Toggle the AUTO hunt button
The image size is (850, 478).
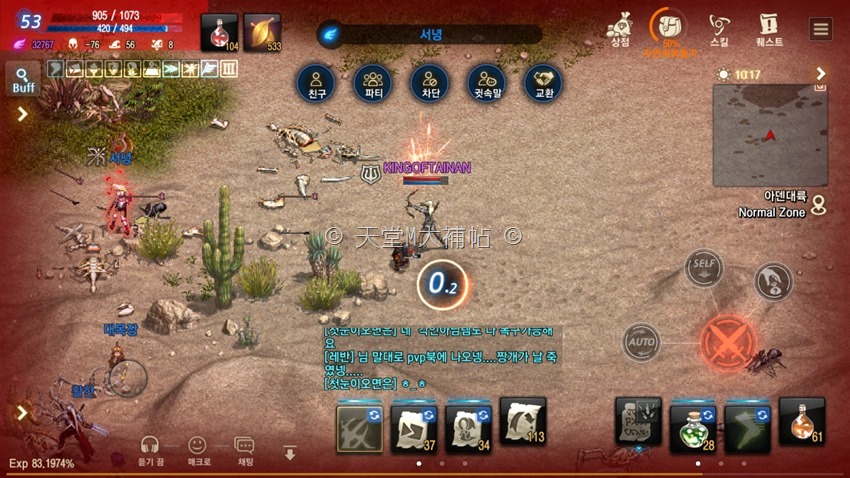coord(641,343)
